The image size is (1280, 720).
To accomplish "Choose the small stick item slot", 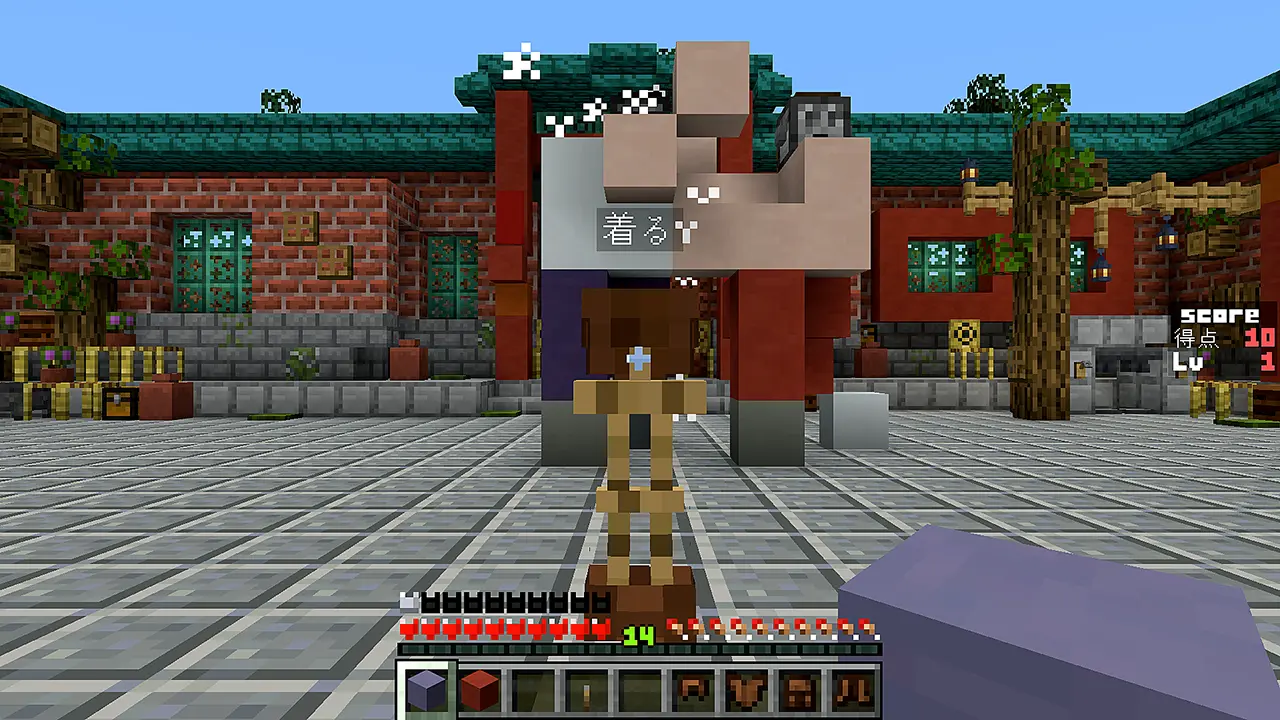I will pyautogui.click(x=586, y=690).
